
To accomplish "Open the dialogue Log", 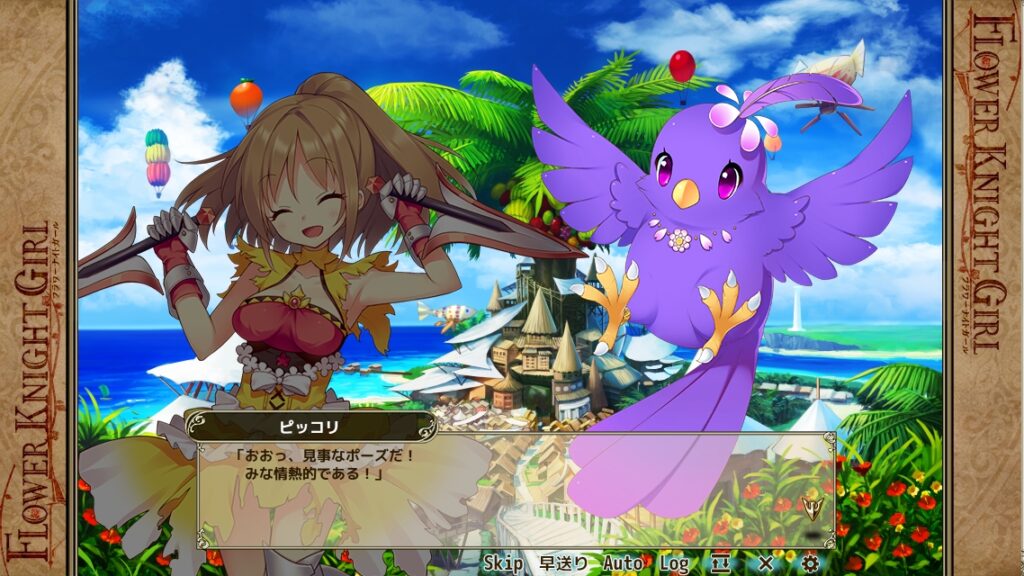I will pyautogui.click(x=674, y=564).
